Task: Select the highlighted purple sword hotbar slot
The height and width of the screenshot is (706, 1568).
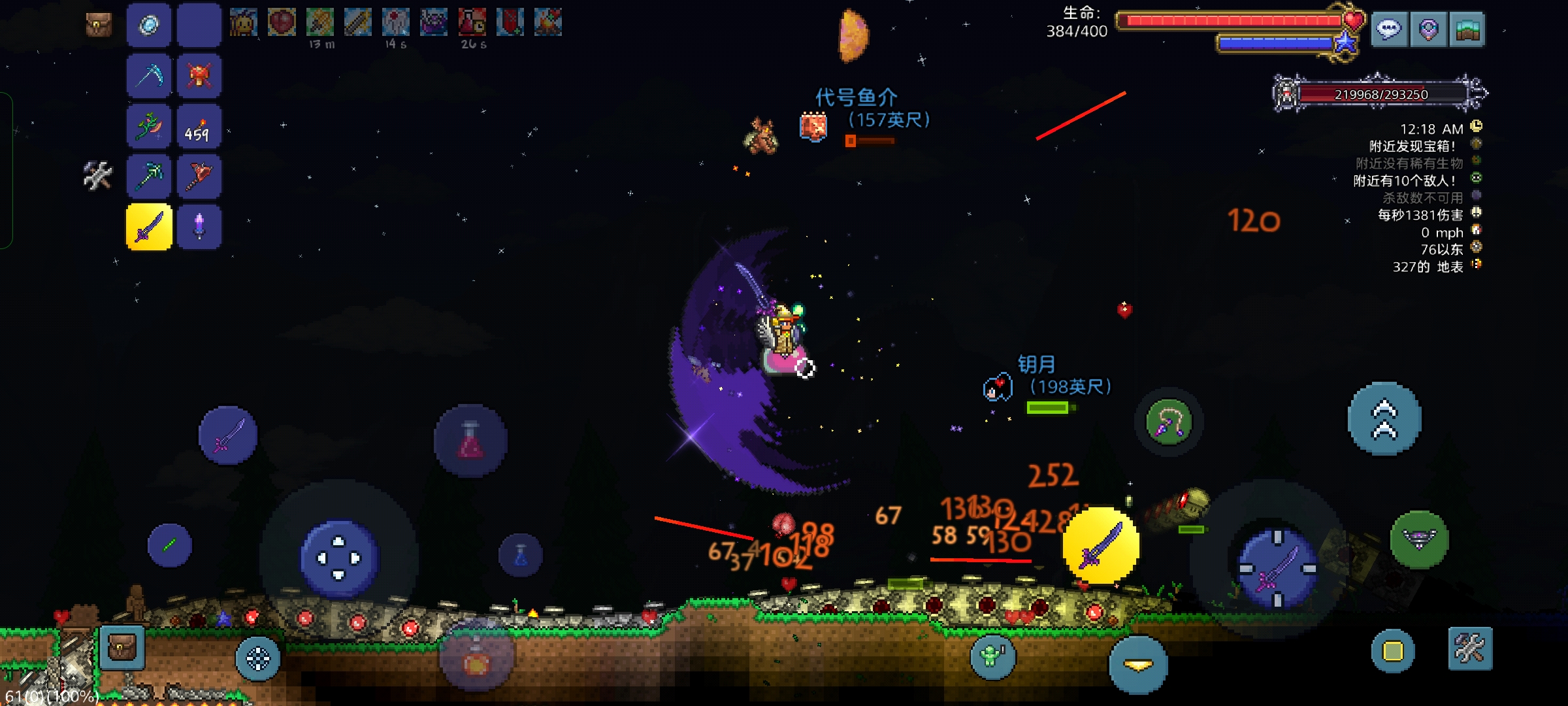Action: pyautogui.click(x=149, y=227)
